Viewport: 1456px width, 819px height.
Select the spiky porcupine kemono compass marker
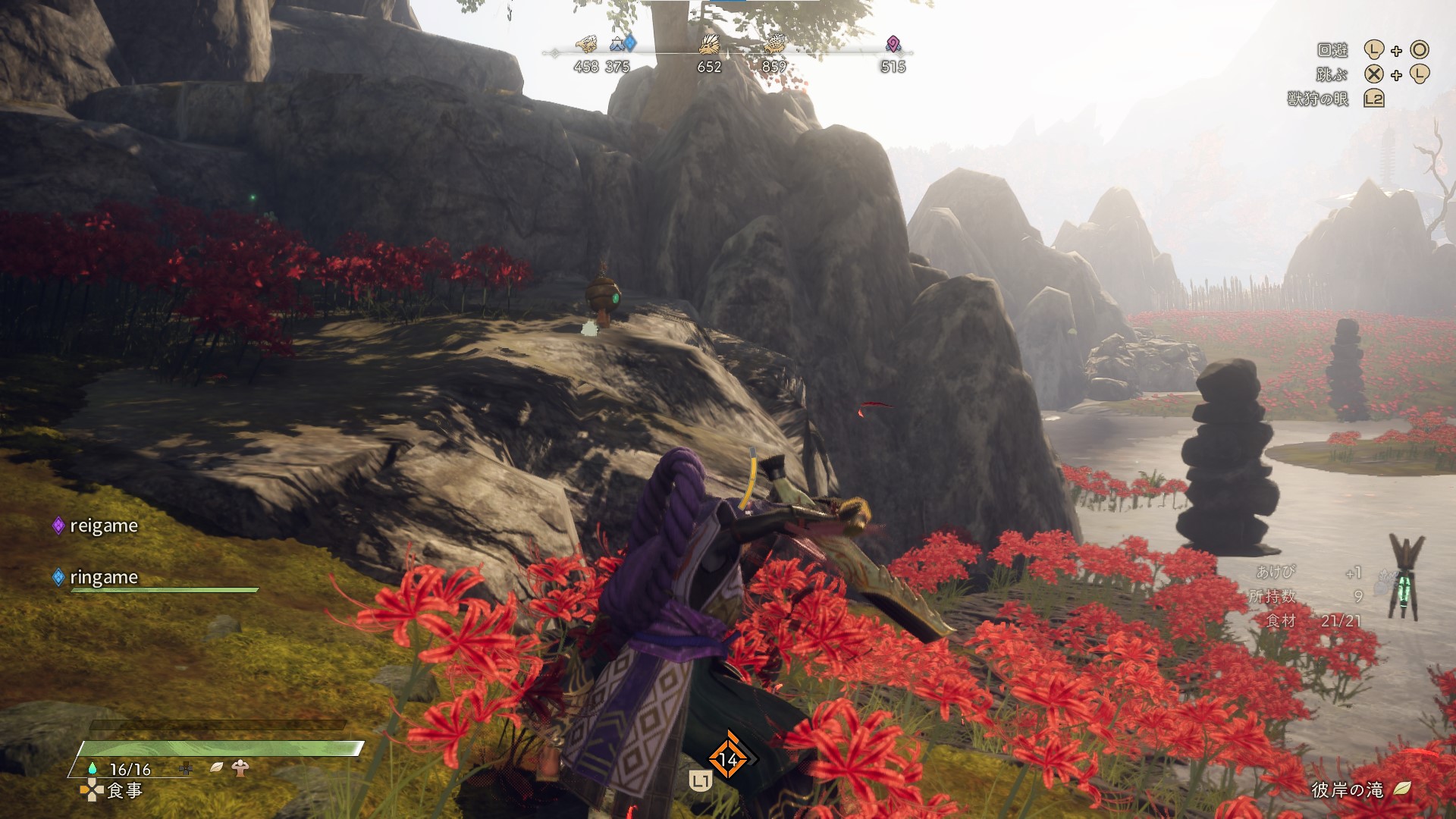[710, 44]
